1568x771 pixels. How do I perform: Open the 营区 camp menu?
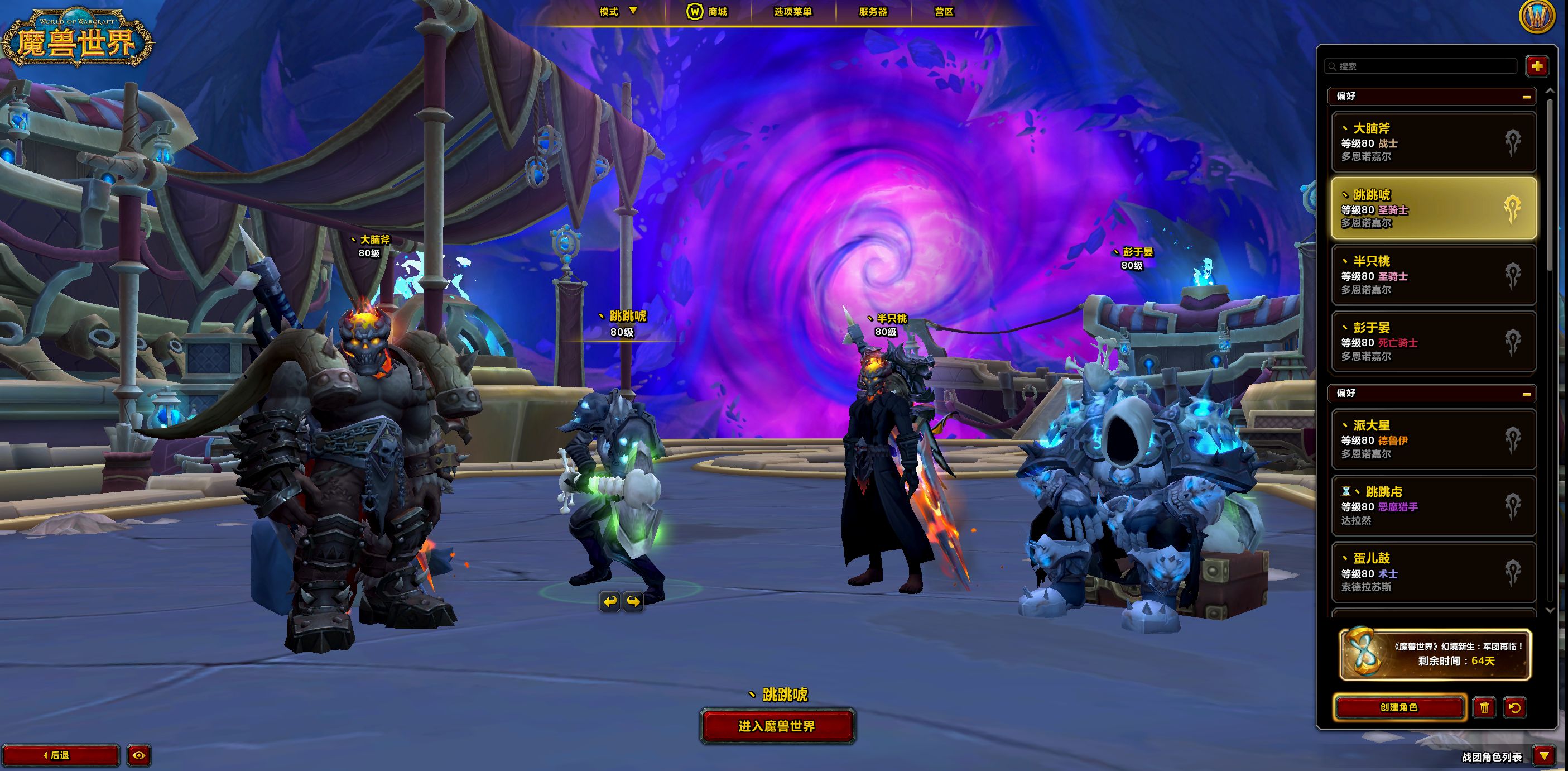[944, 12]
